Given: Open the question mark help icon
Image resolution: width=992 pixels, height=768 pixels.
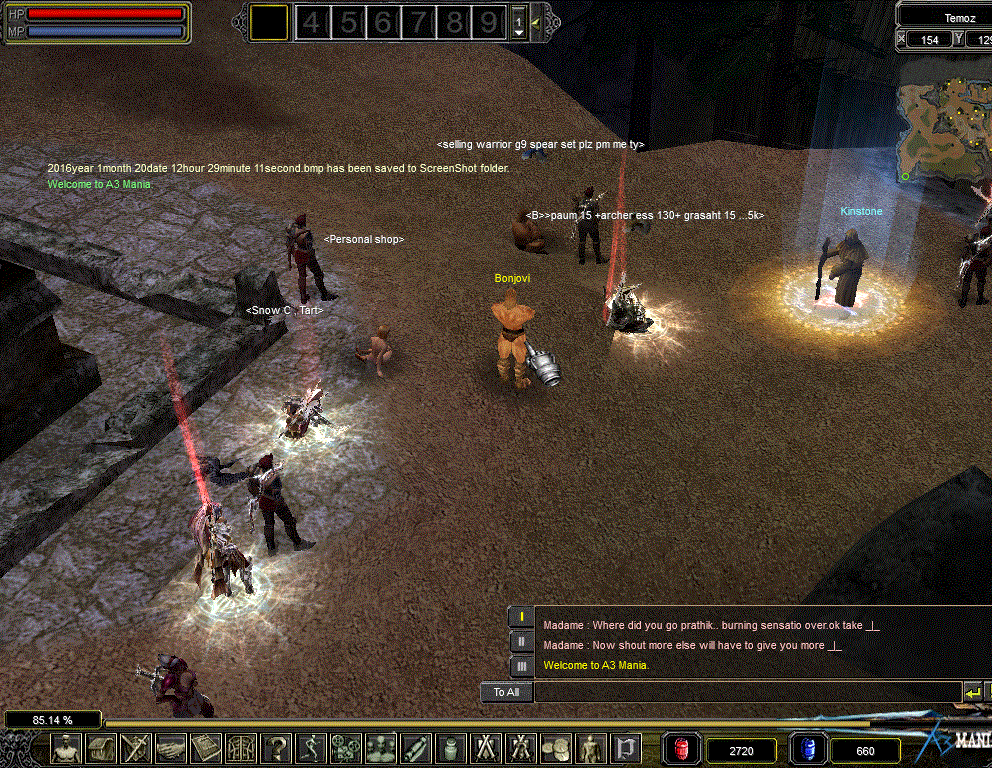Looking at the screenshot, I should pyautogui.click(x=276, y=748).
